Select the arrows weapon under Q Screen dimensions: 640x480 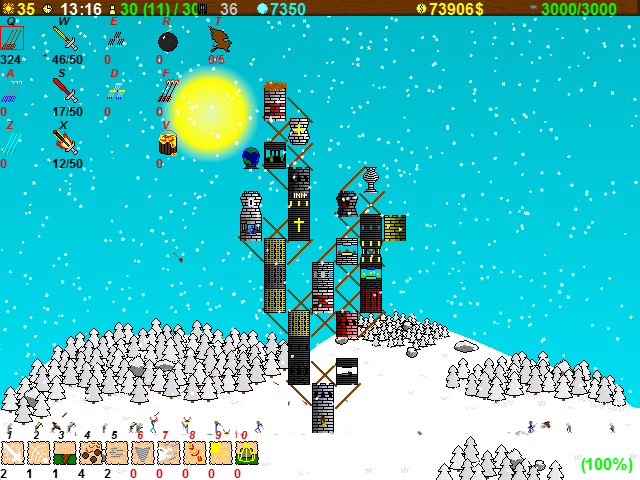click(12, 38)
